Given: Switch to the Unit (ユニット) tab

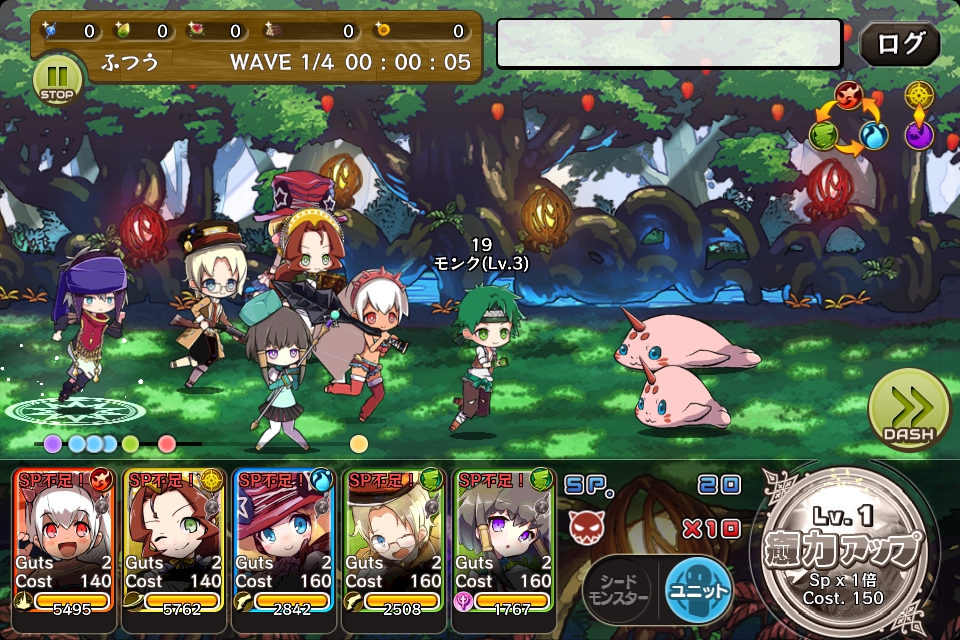Looking at the screenshot, I should (x=698, y=590).
